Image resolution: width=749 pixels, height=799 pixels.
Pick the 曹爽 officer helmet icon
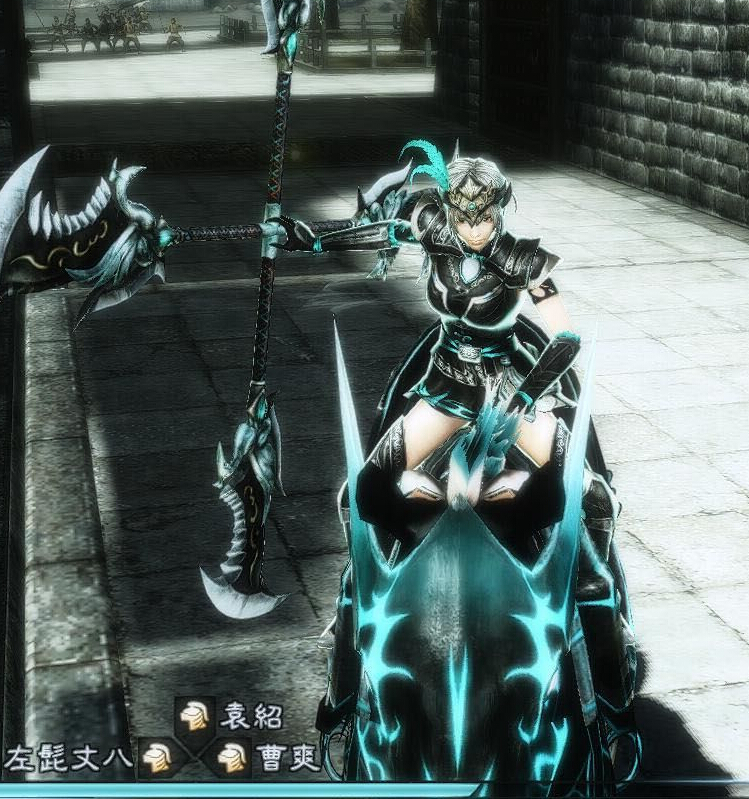pos(232,757)
